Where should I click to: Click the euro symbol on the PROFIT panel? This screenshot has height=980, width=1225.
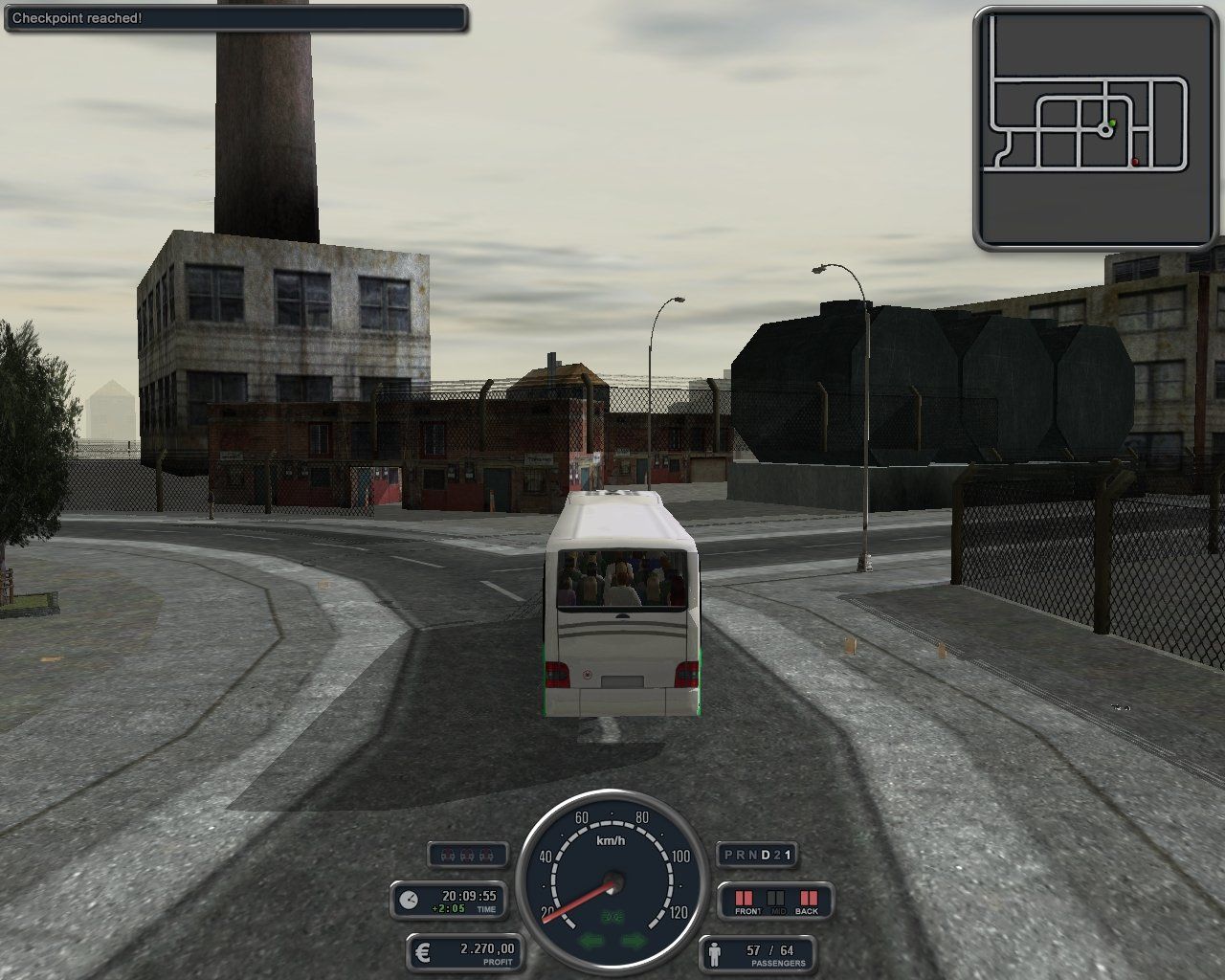(423, 950)
